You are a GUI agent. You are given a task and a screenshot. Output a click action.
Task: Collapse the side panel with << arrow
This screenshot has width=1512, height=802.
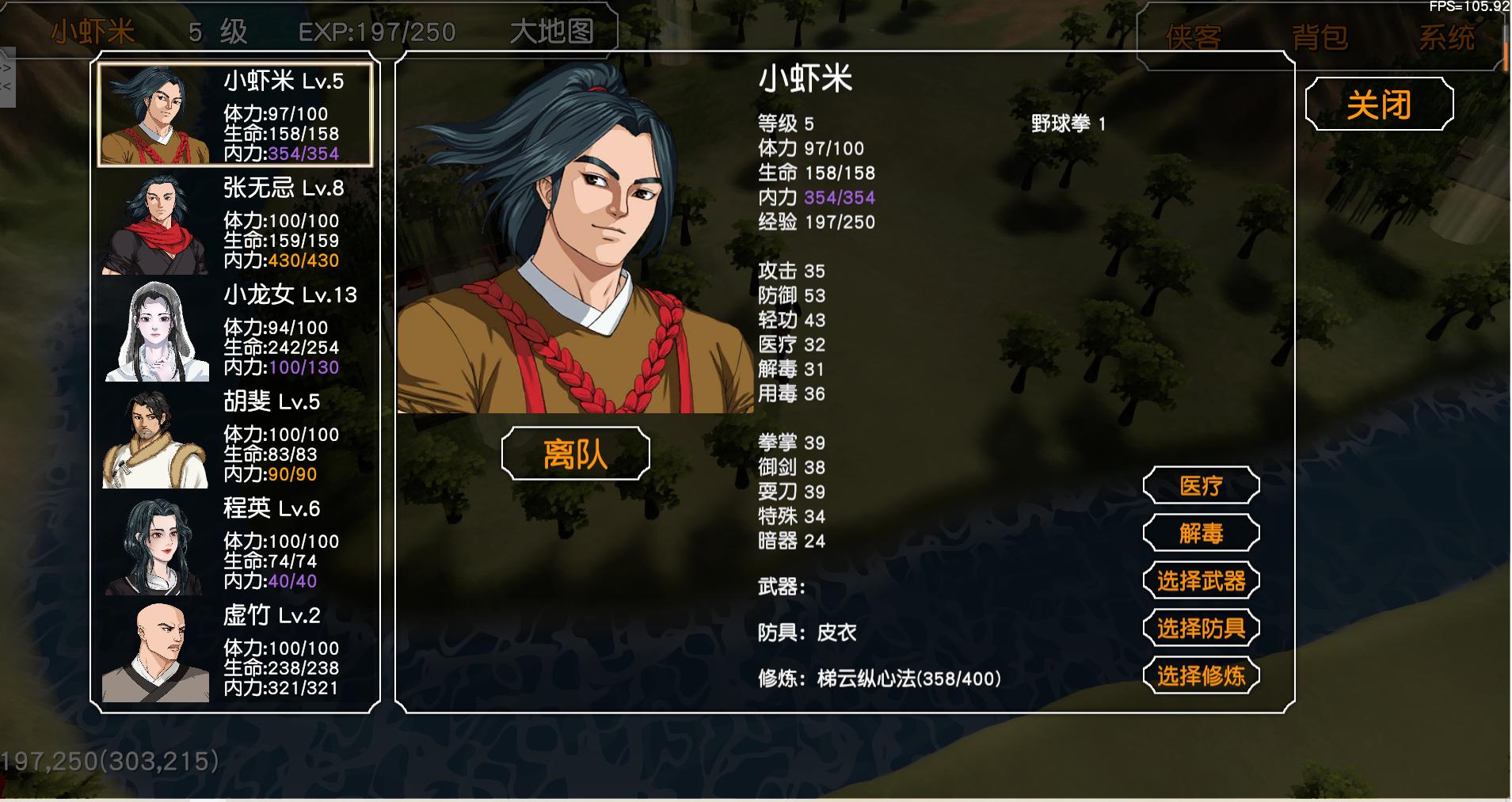click(x=5, y=87)
